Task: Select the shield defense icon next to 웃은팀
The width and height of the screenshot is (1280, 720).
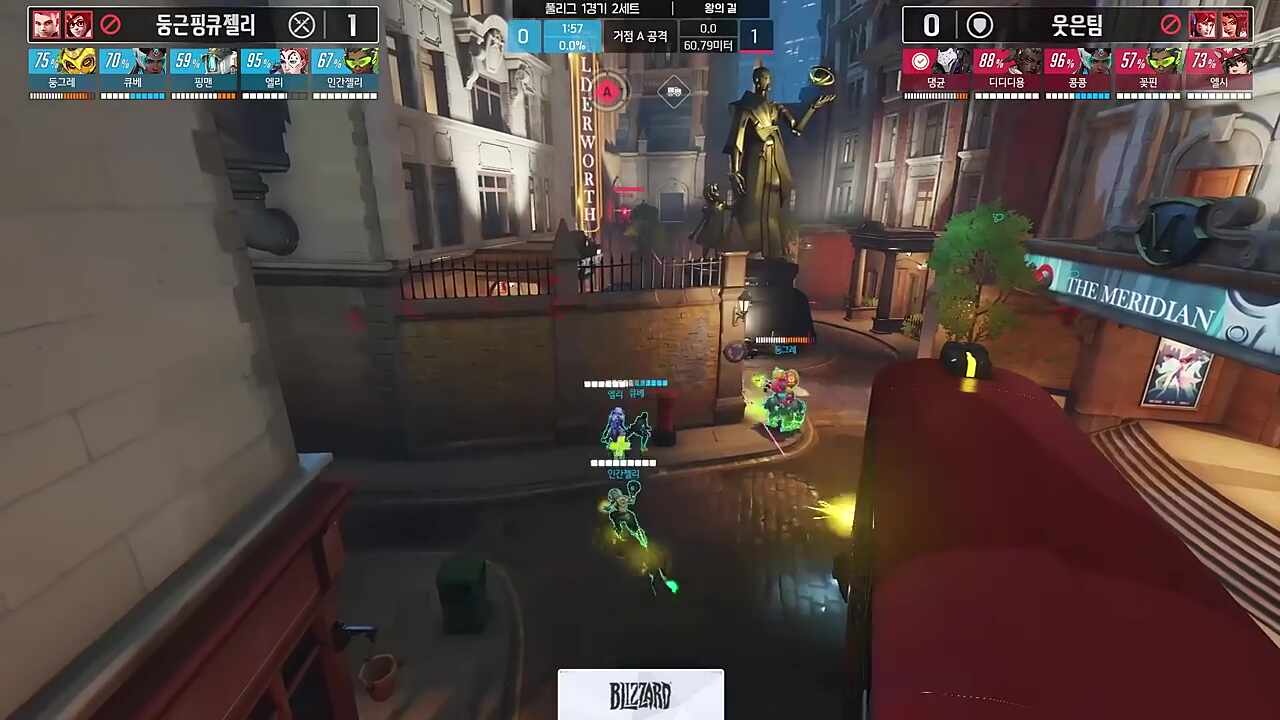Action: [x=978, y=26]
